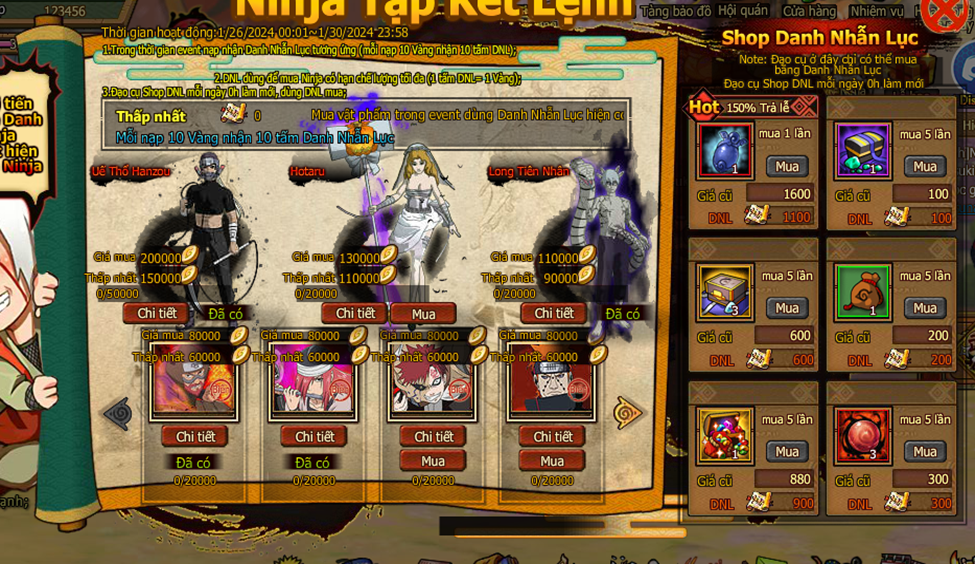Buy the red orb priced 300 DNL
The width and height of the screenshot is (975, 564).
click(925, 452)
